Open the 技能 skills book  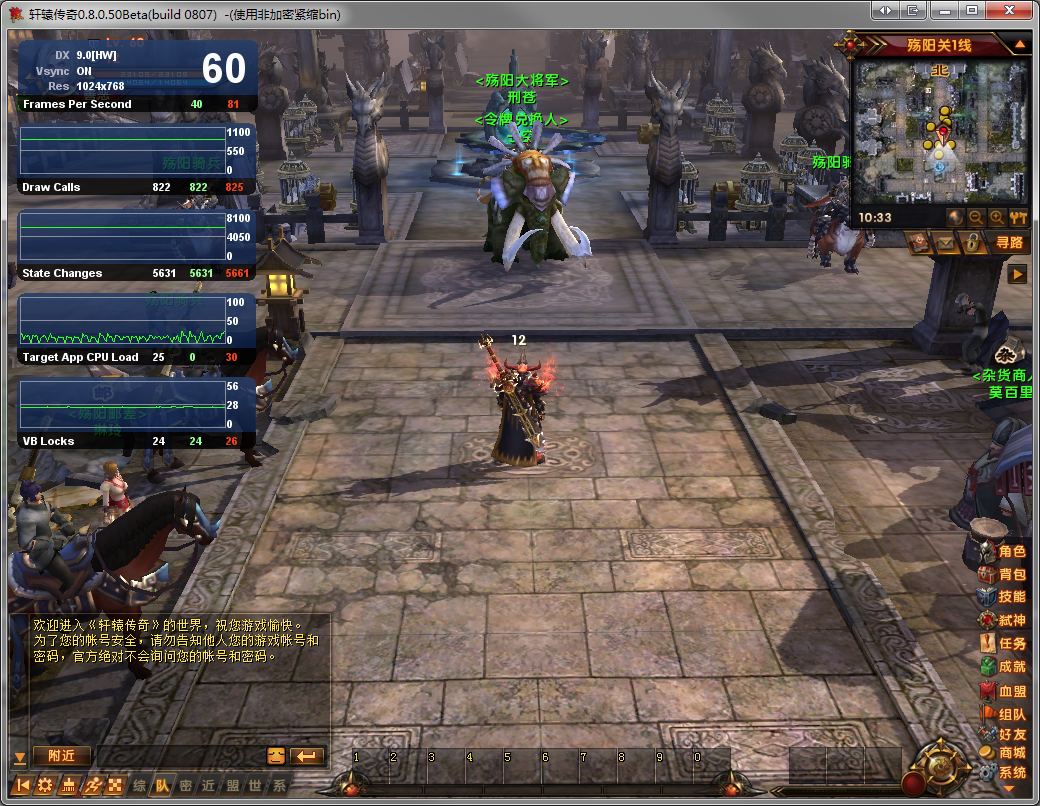coord(1003,597)
